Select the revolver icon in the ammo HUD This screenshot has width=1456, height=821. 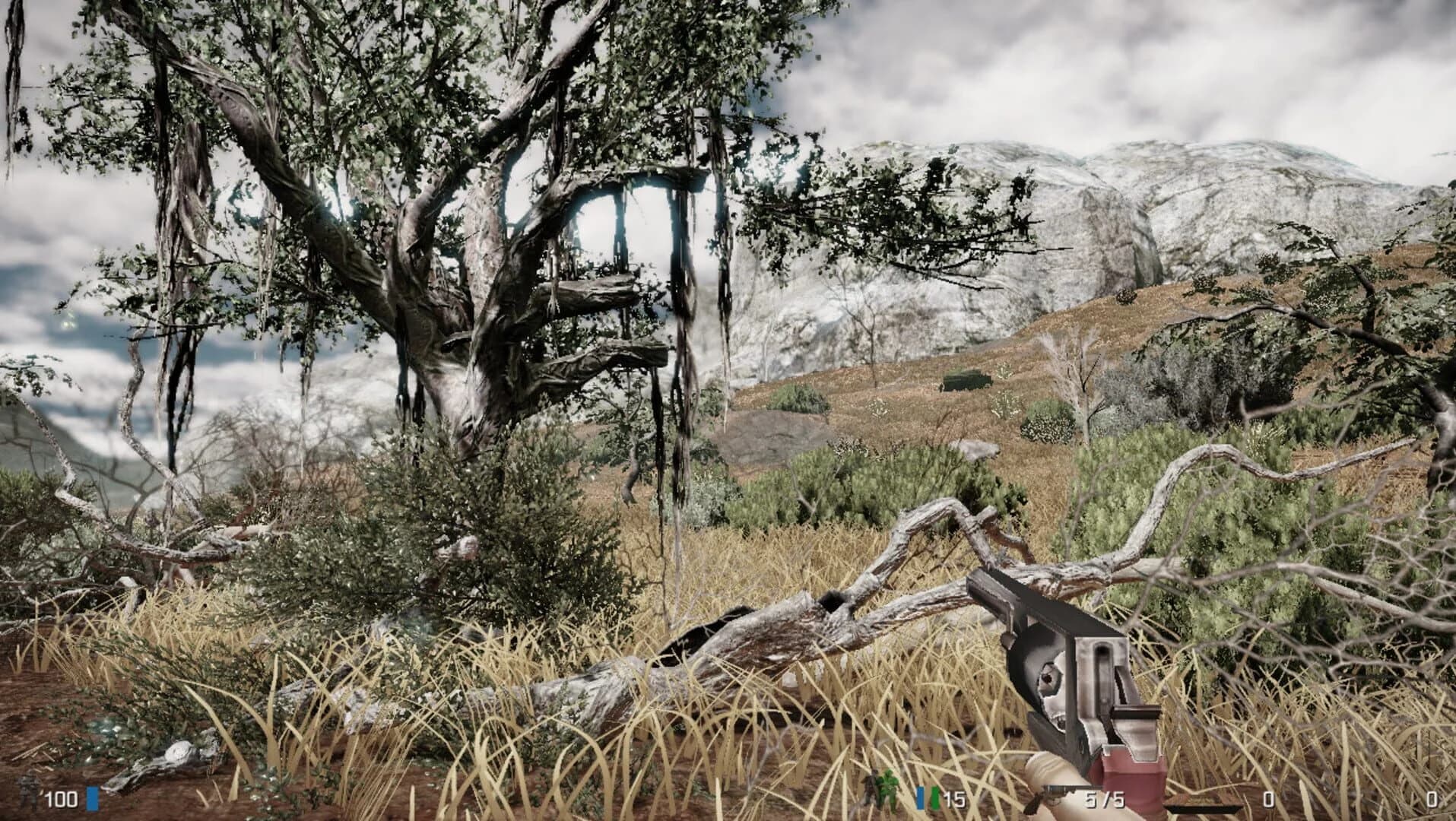1055,794
